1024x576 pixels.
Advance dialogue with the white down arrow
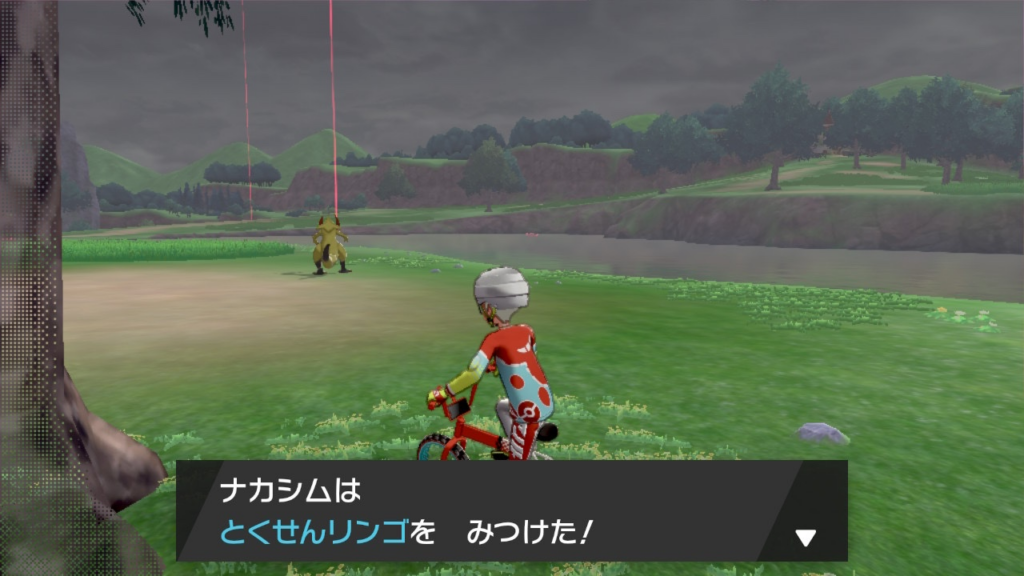pos(805,538)
